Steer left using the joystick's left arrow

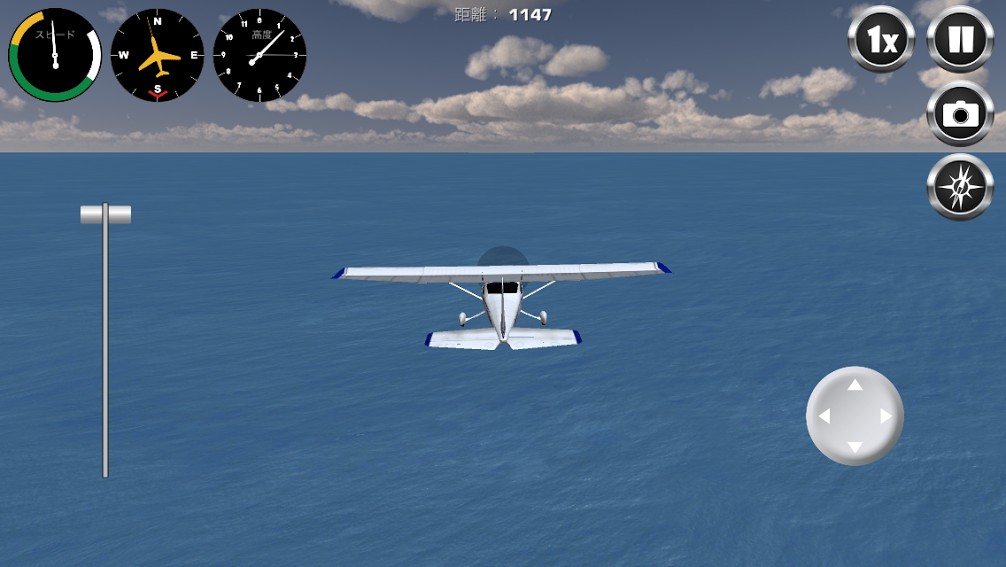[x=824, y=416]
